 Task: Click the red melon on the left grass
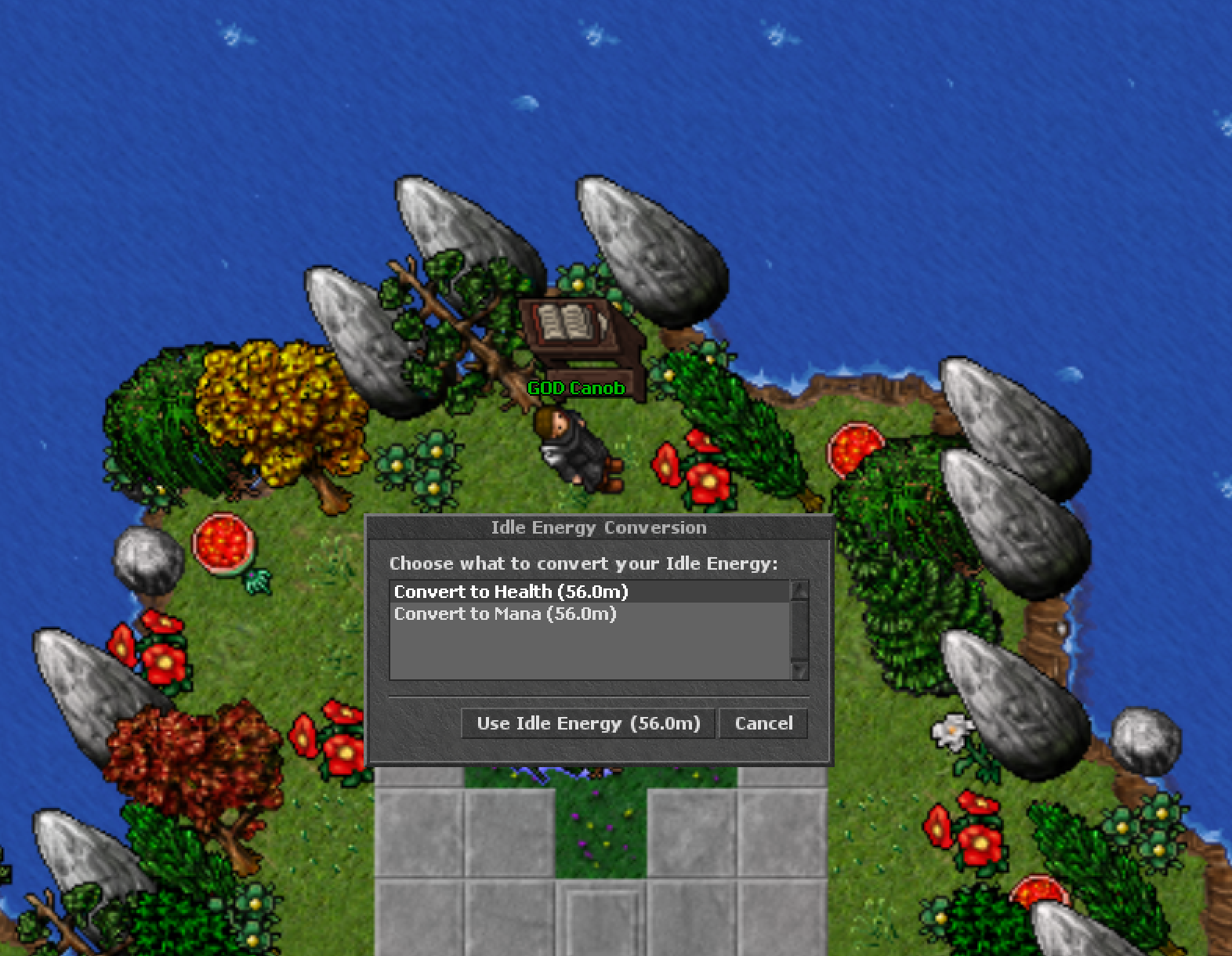(x=223, y=545)
